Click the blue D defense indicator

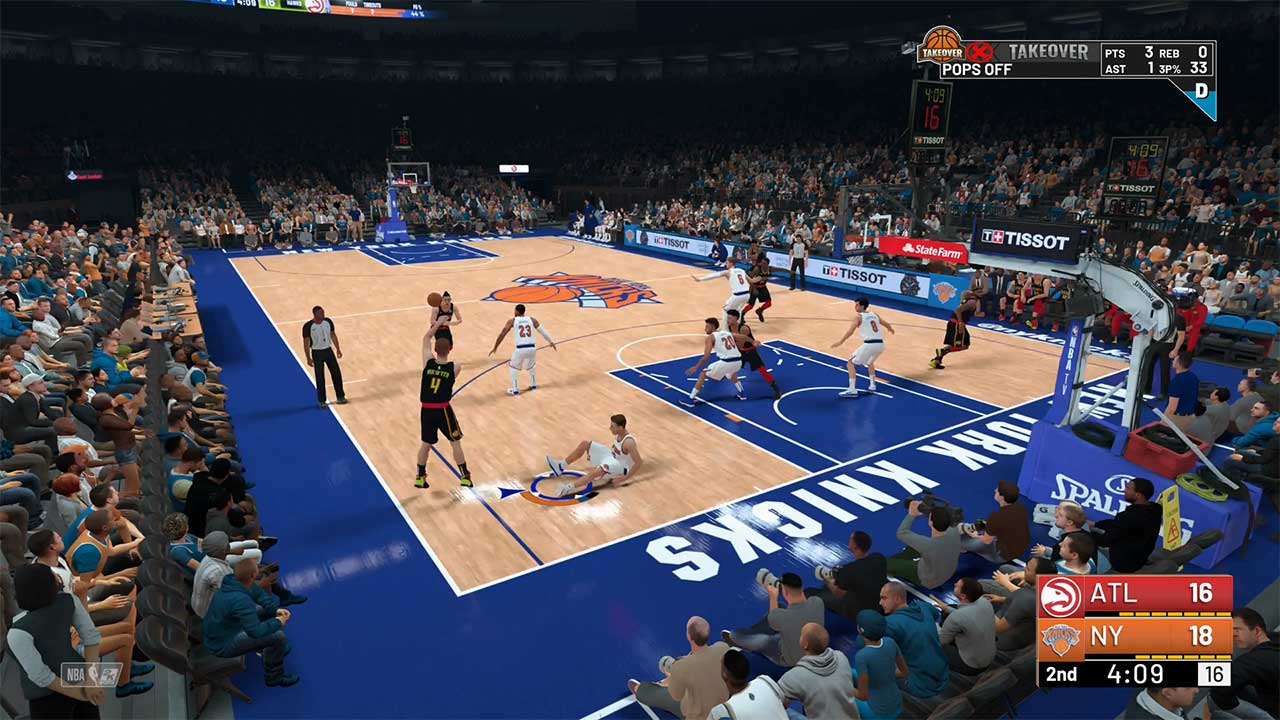(x=1201, y=91)
